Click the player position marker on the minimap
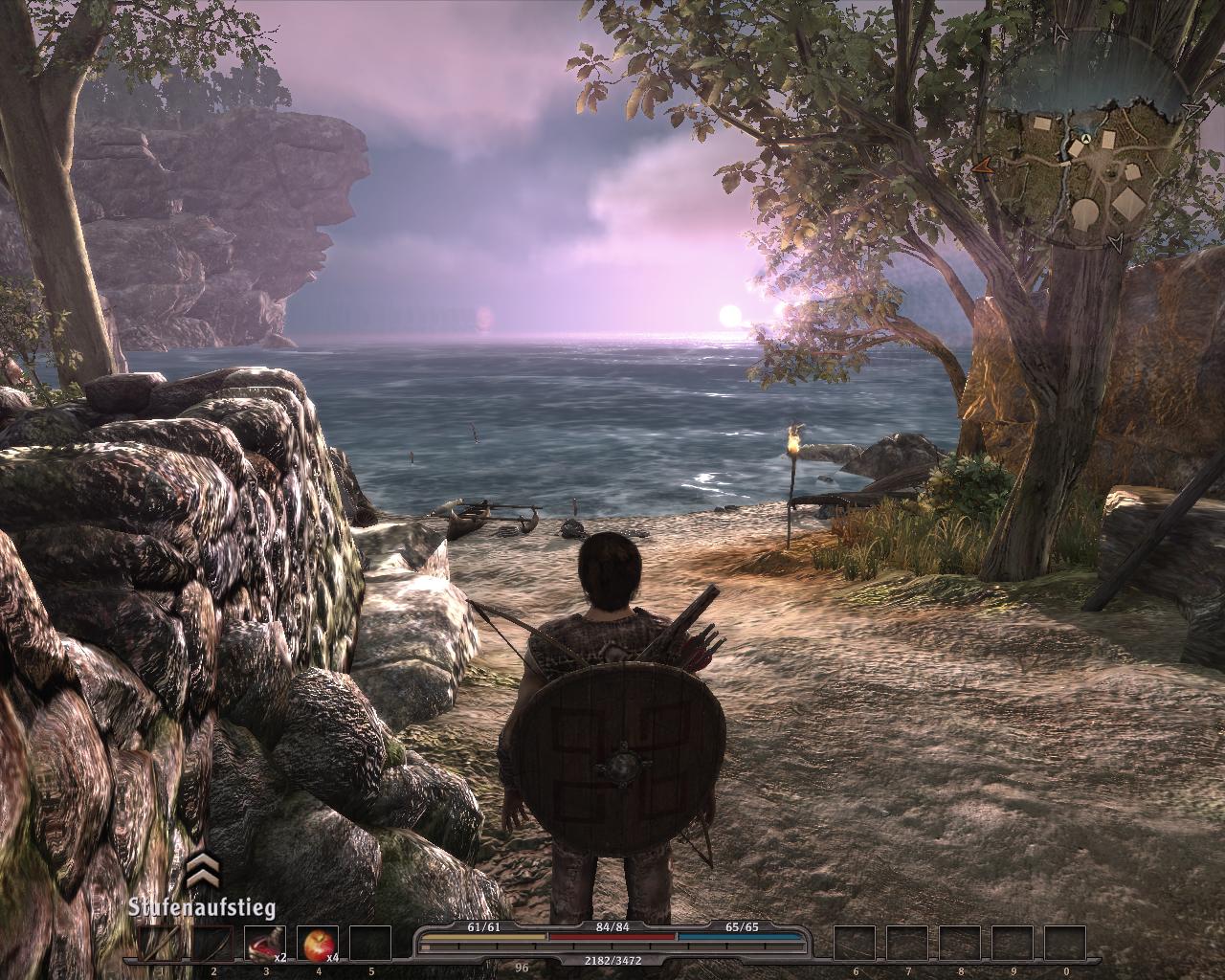The width and height of the screenshot is (1225, 980). tap(1087, 140)
